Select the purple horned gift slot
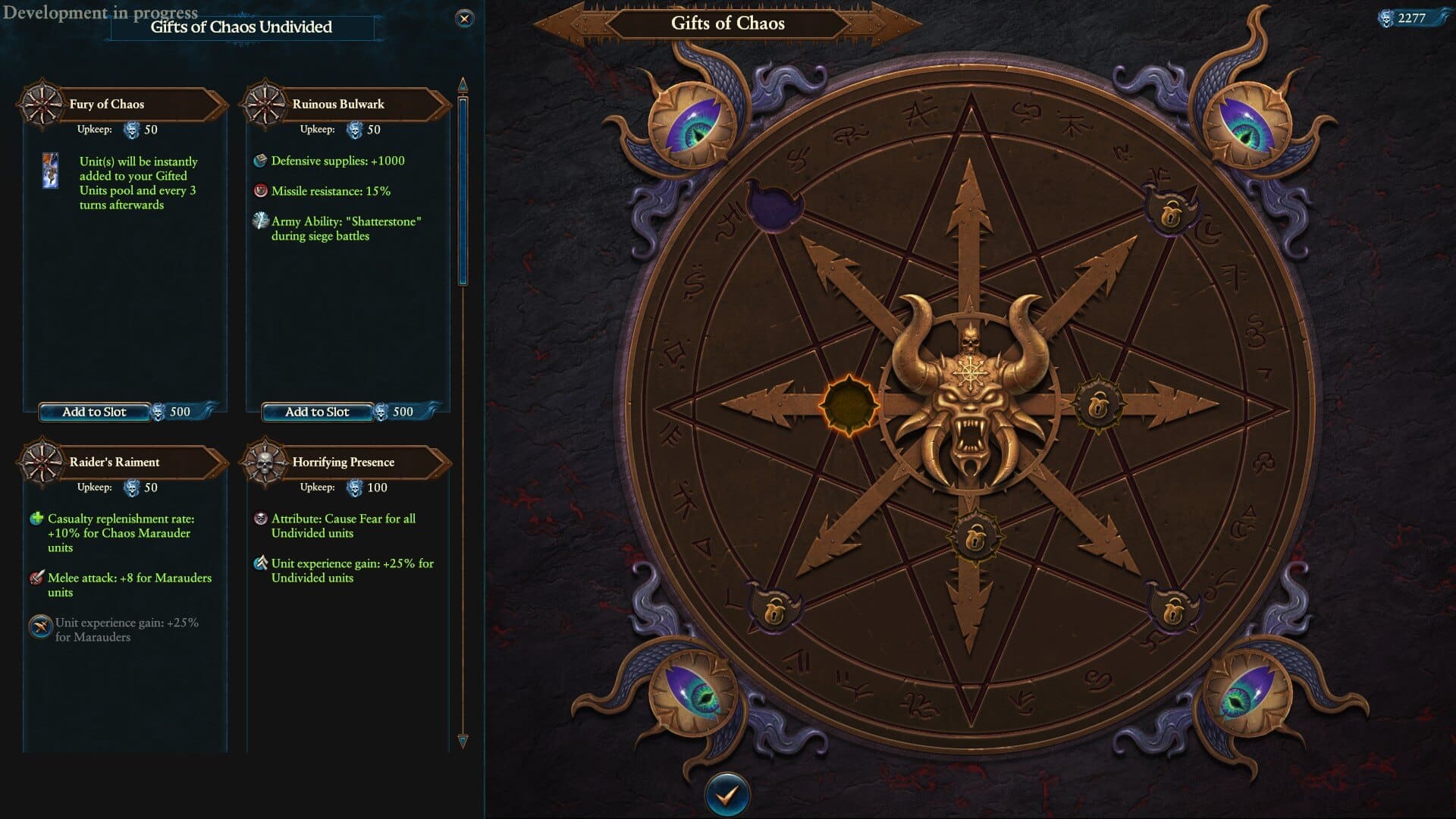This screenshot has width=1456, height=819. 774,205
